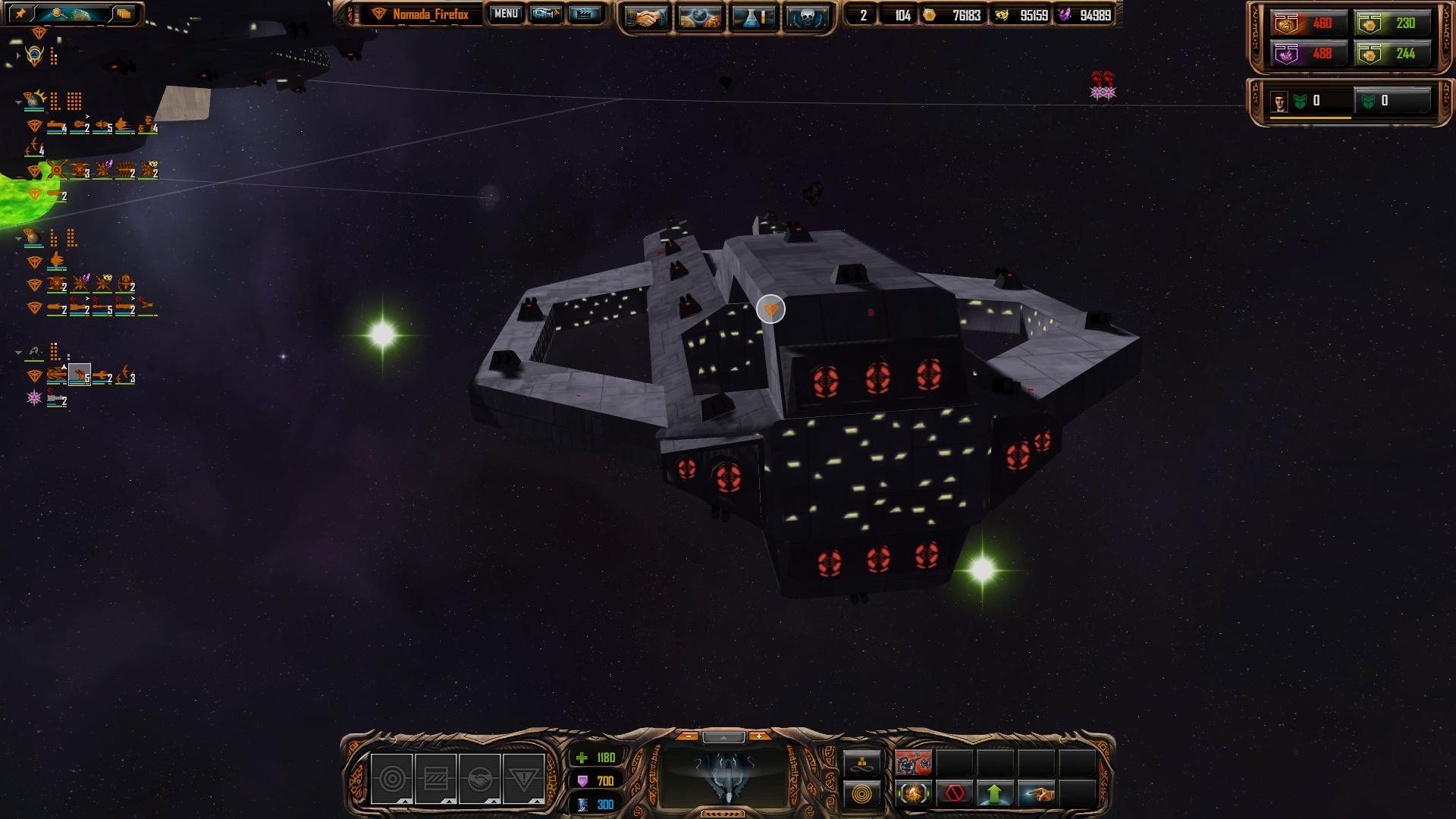This screenshot has width=1456, height=819.
Task: Click the stacked windows icon
Action: pos(124,14)
